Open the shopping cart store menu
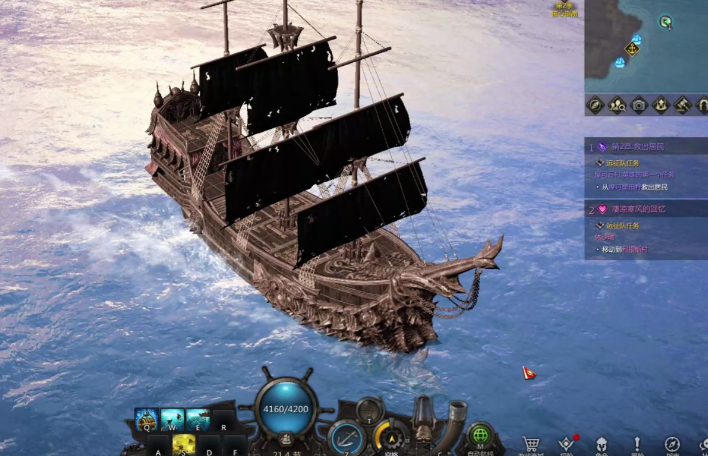708x456 pixels. point(532,443)
